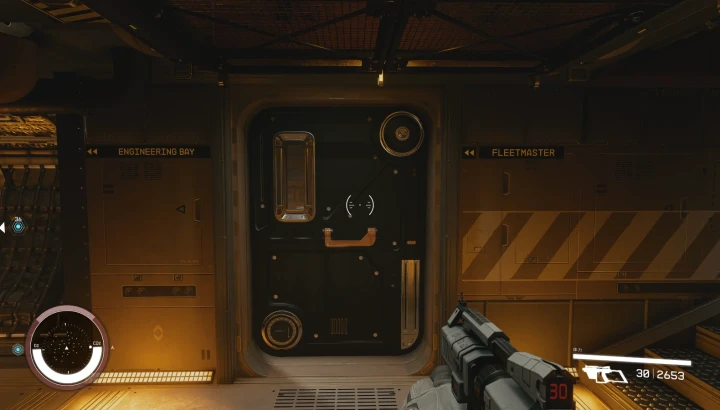Click the blue quest marker with distance
720x410 pixels.
coord(18,227)
